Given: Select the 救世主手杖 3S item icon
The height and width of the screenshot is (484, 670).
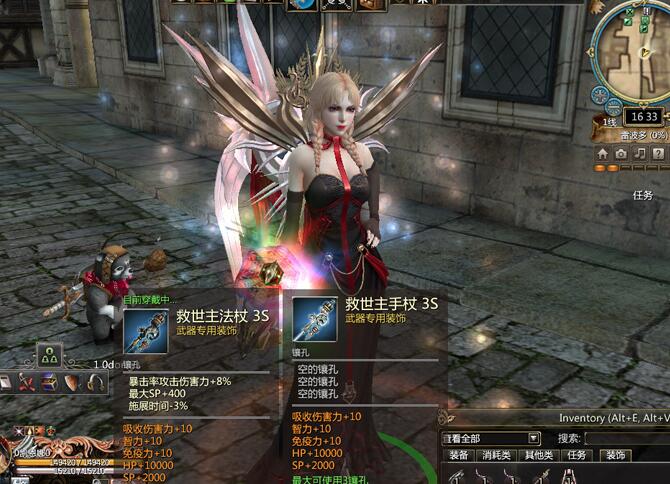Looking at the screenshot, I should 315,320.
